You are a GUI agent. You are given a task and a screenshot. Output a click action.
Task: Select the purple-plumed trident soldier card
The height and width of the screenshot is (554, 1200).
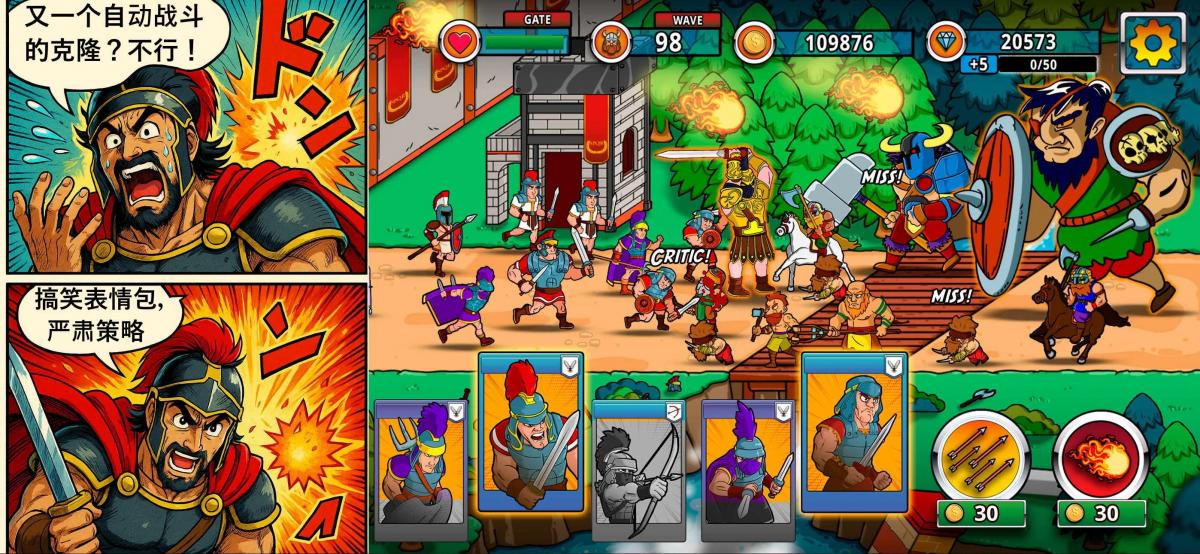(x=420, y=462)
